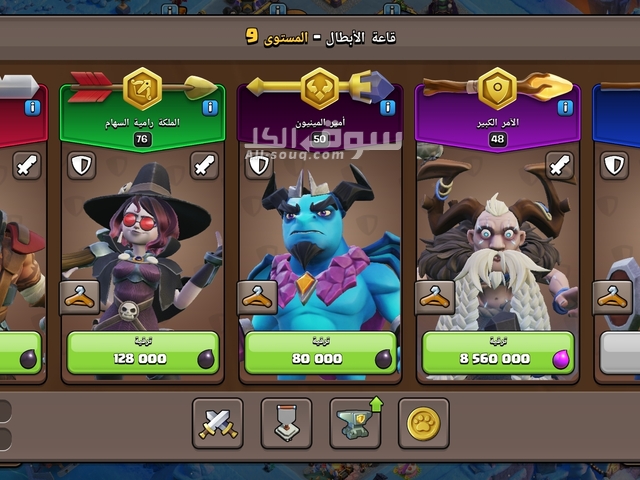
Task: Choose the Grand Warden sword icon
Action: click(559, 165)
